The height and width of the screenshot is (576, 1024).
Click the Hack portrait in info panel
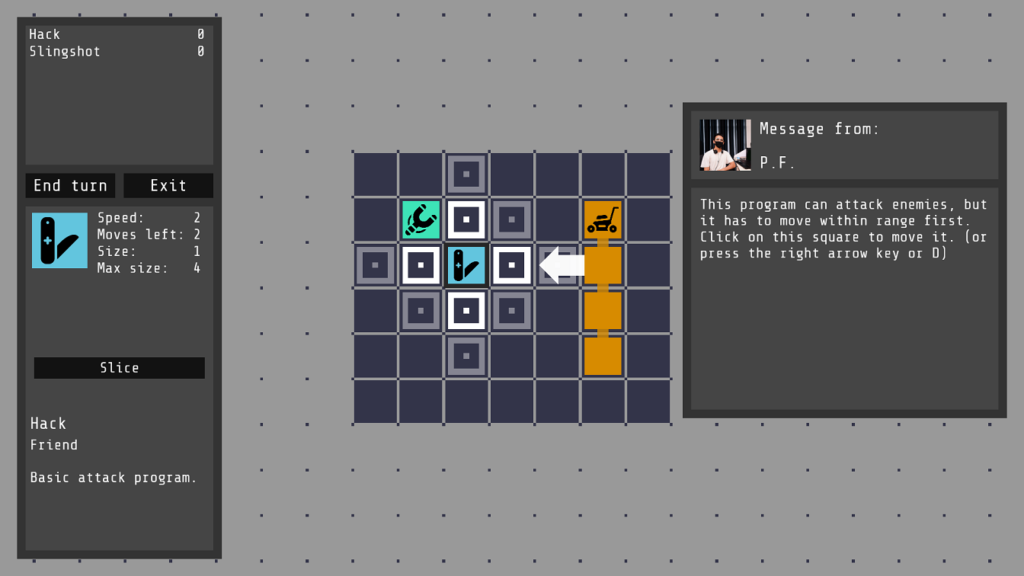click(59, 240)
